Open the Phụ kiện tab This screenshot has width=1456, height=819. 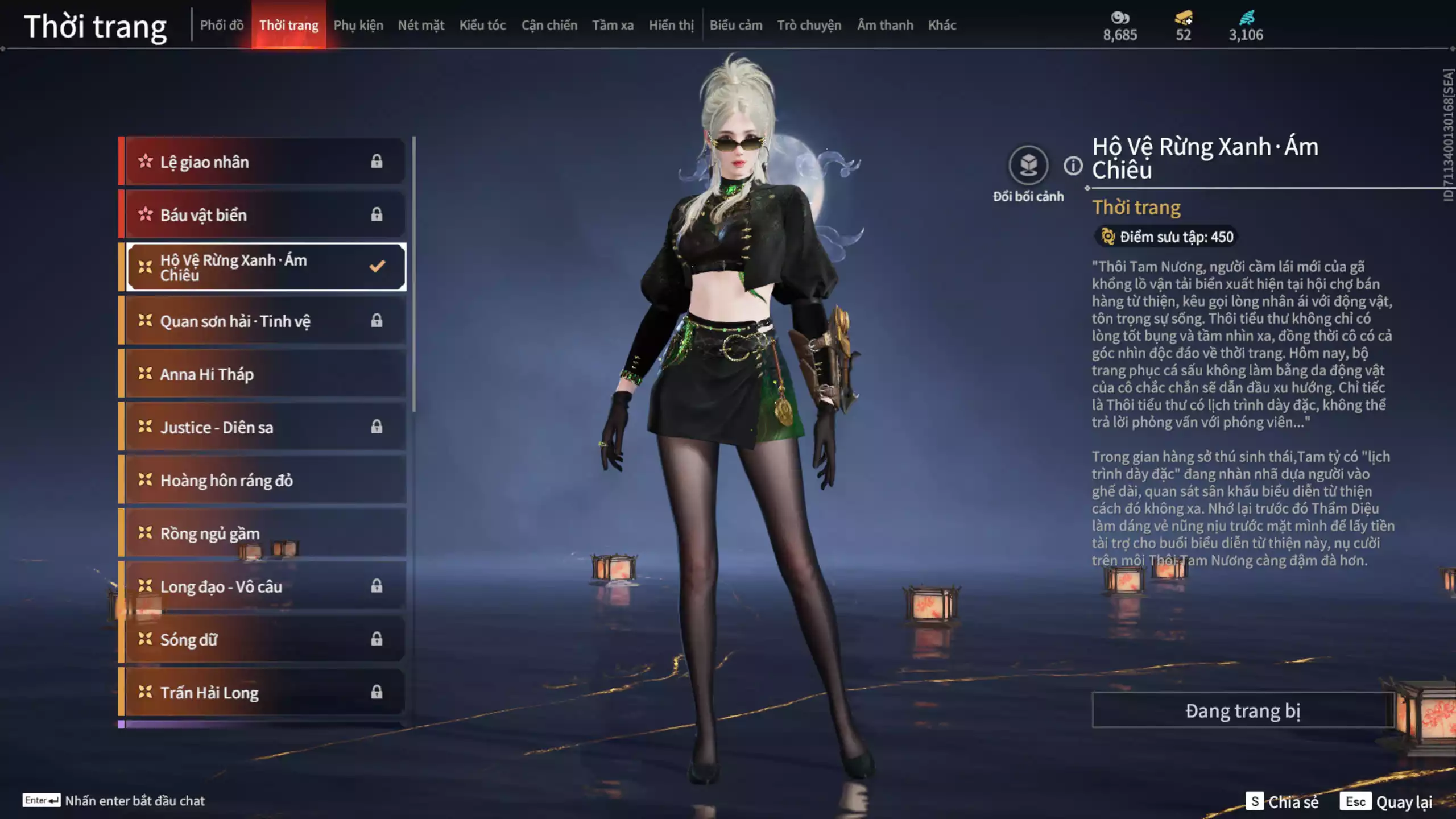[x=358, y=25]
